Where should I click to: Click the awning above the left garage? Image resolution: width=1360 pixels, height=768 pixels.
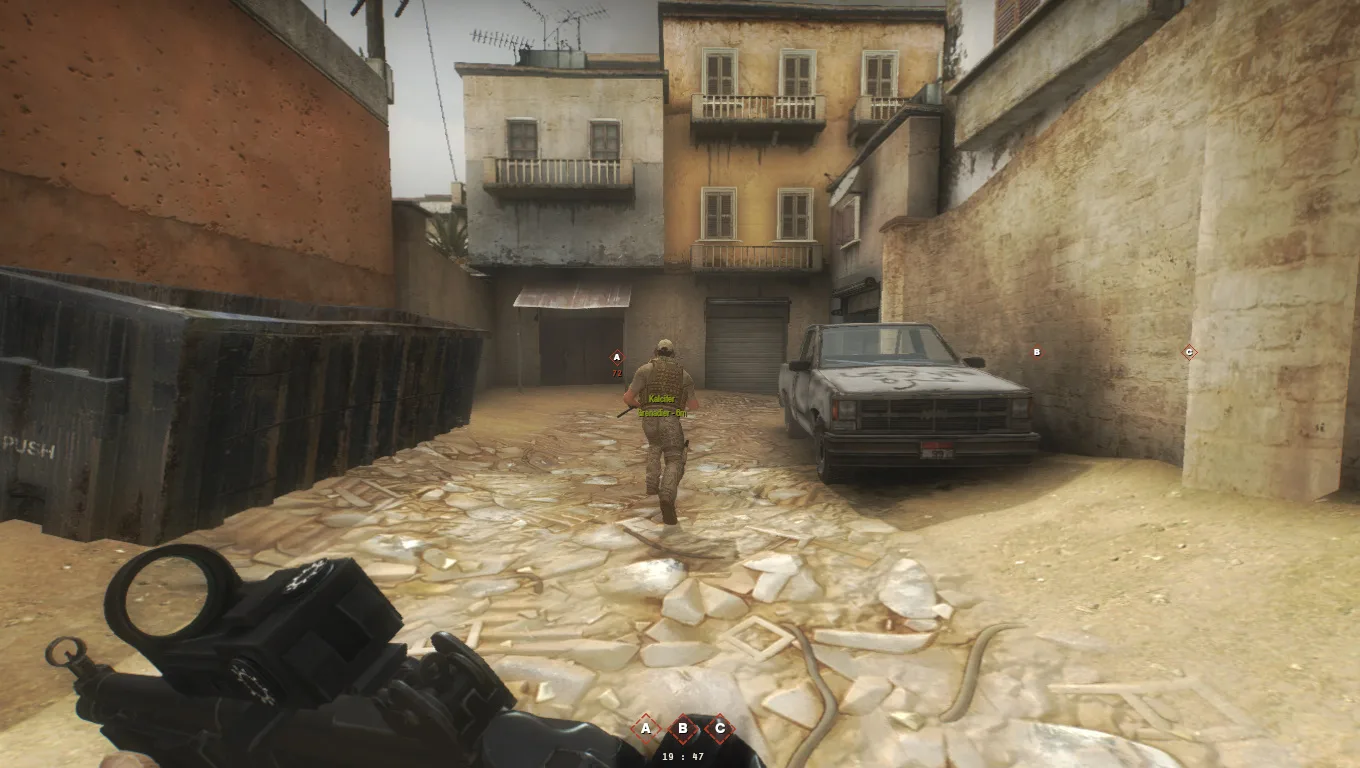pos(570,295)
